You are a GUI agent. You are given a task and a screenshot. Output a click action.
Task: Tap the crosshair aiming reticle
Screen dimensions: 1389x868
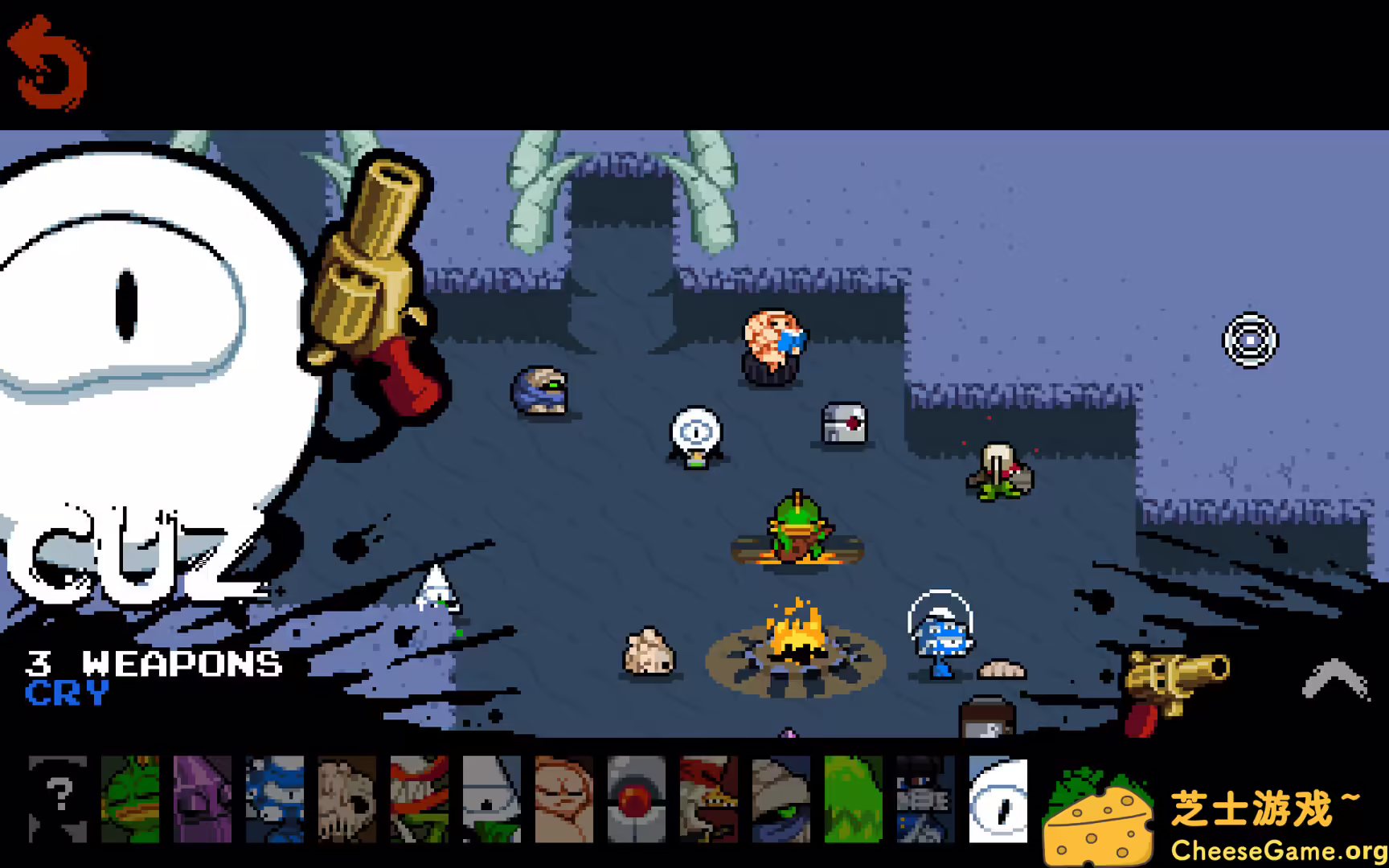pyautogui.click(x=1249, y=340)
